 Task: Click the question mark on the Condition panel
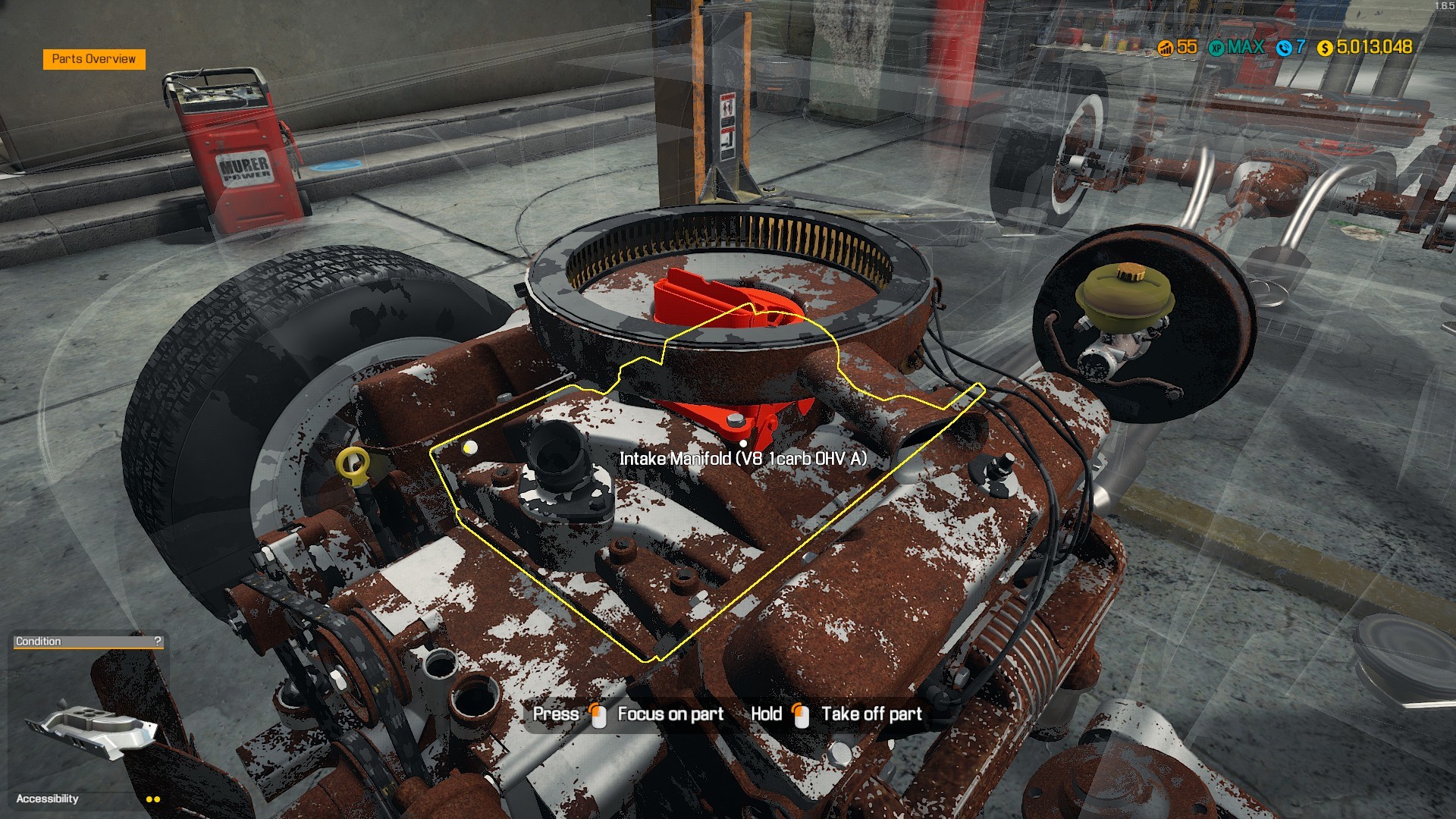coord(157,642)
